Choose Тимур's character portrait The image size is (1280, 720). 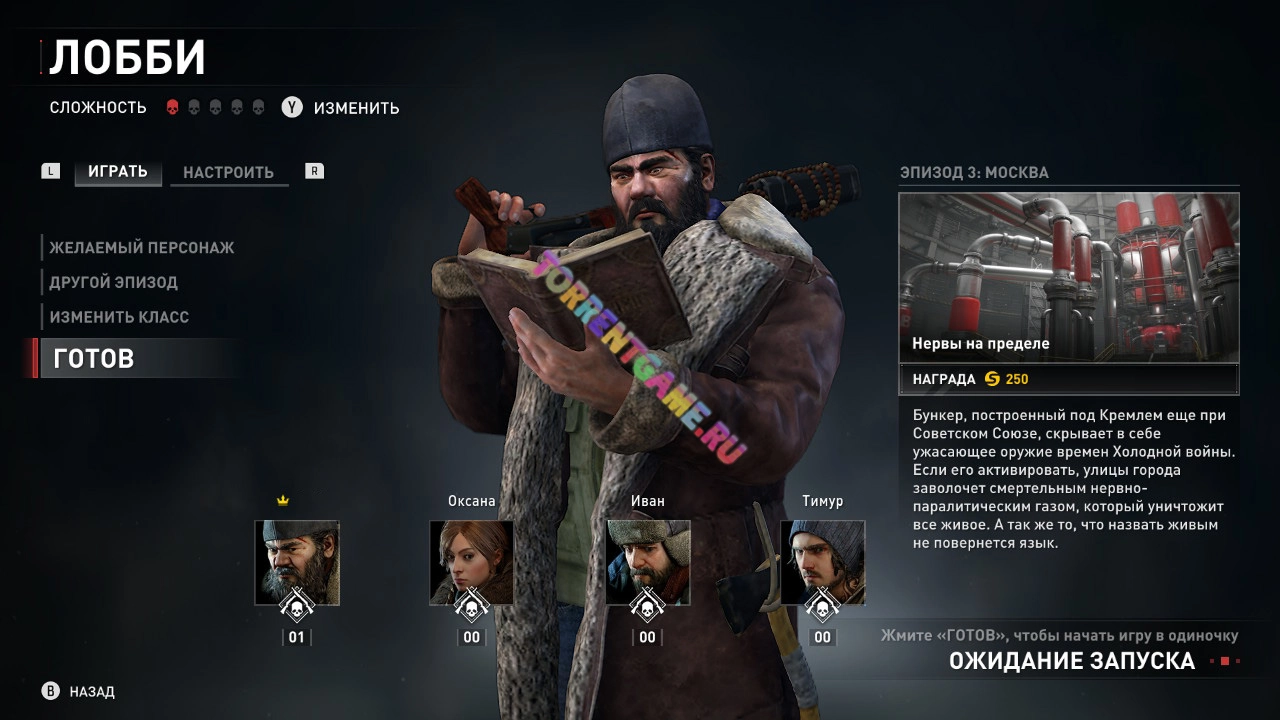(822, 562)
